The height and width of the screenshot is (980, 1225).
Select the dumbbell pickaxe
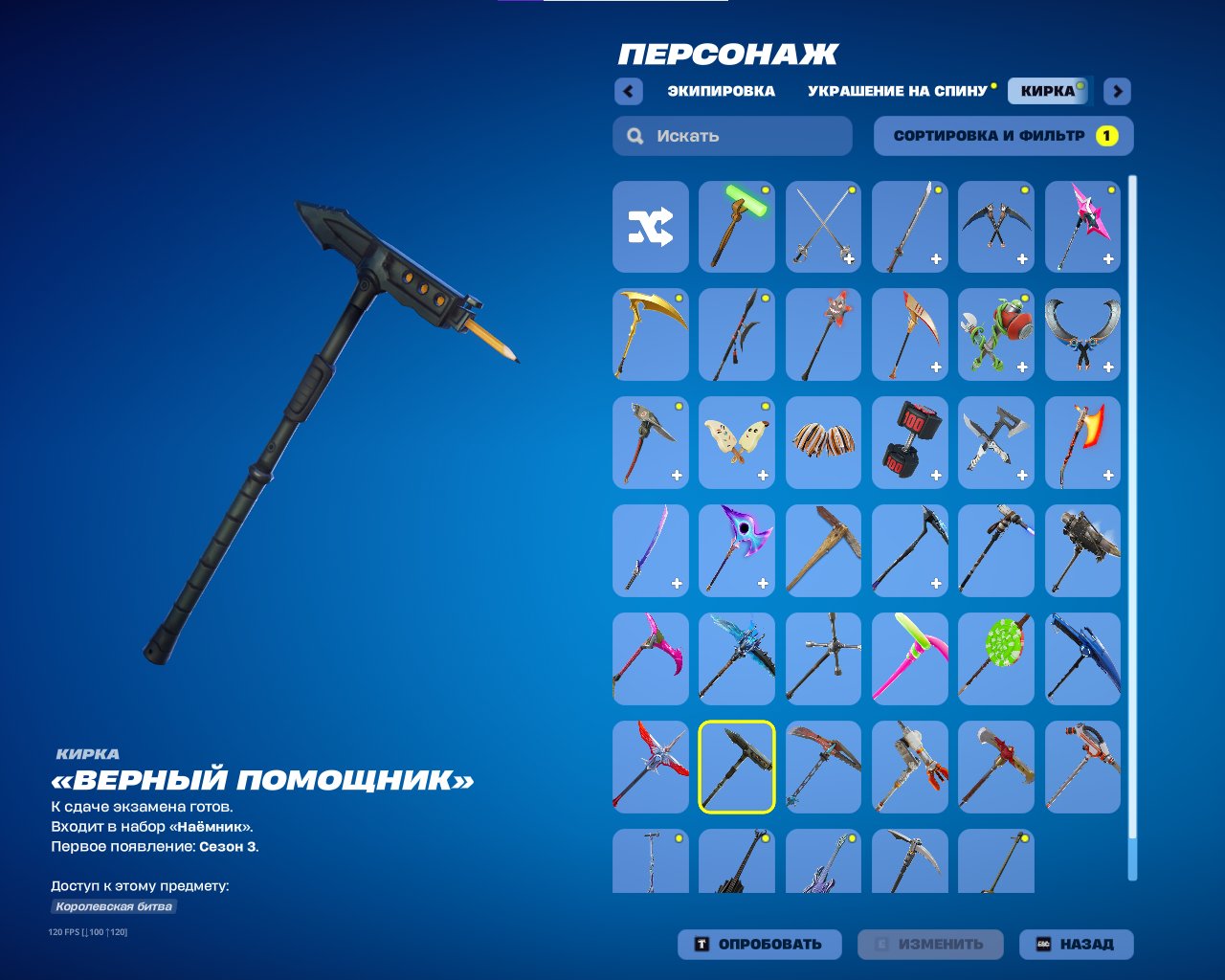(908, 442)
